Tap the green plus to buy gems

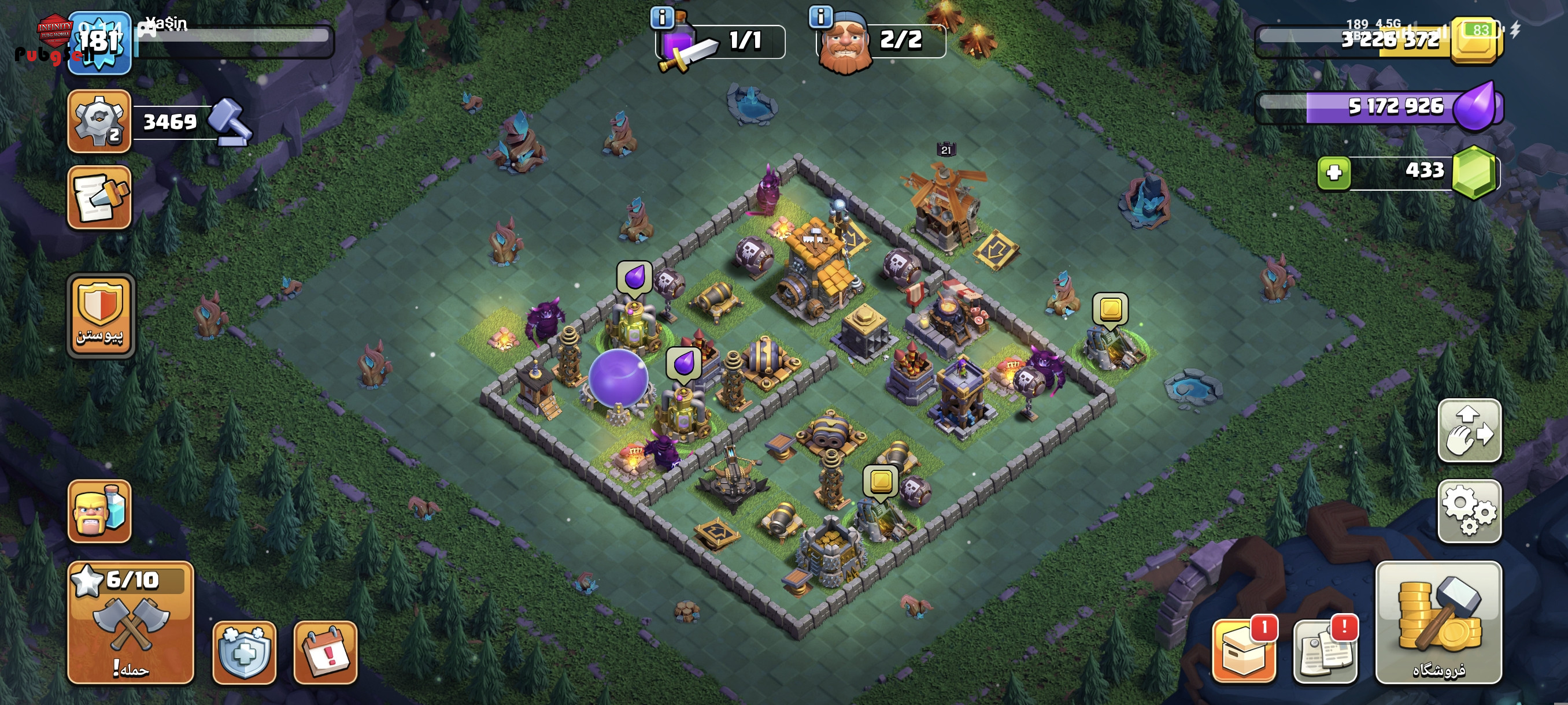[x=1334, y=173]
